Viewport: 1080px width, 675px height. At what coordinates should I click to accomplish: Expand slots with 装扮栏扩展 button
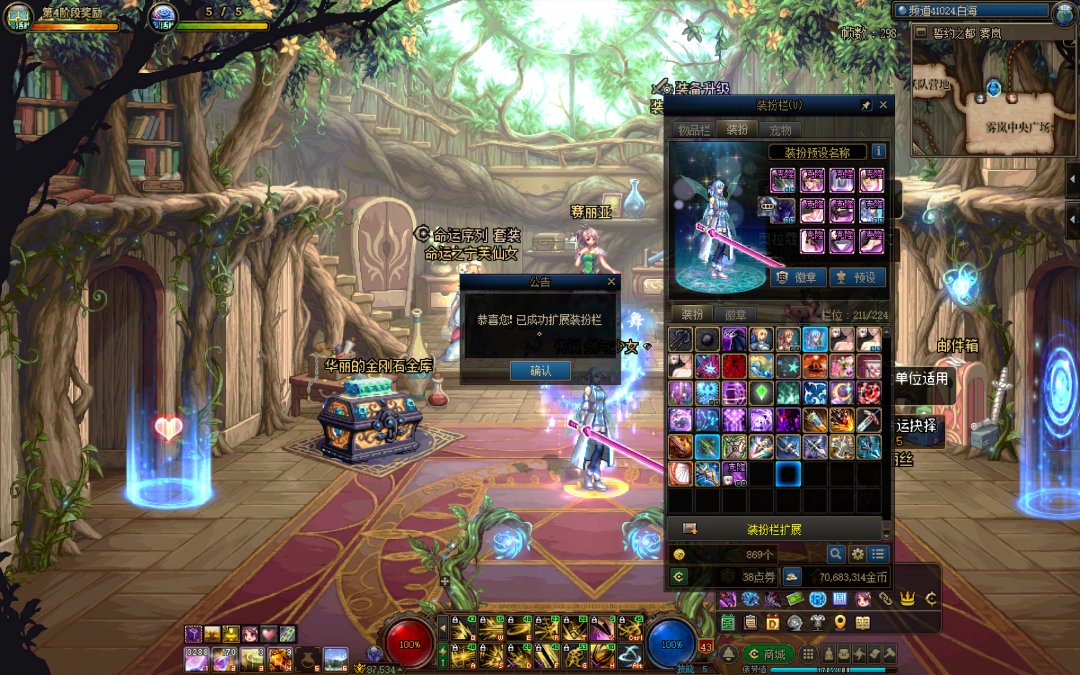tap(774, 529)
